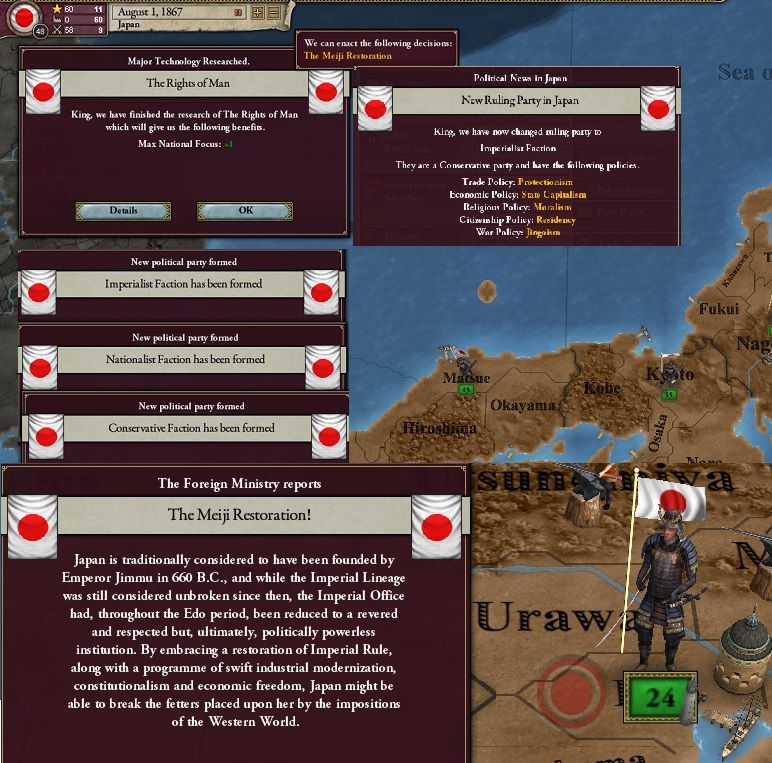Image resolution: width=772 pixels, height=763 pixels.
Task: Decrease game speed with the minus button
Action: 272,13
